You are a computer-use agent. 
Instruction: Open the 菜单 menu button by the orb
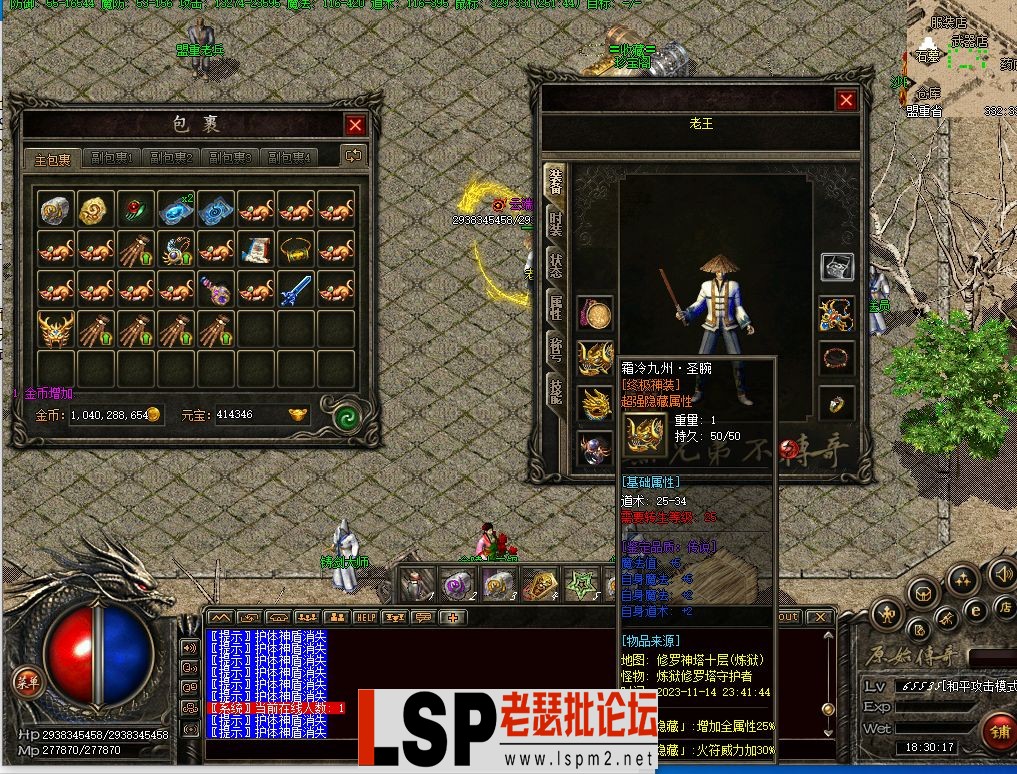pos(28,683)
